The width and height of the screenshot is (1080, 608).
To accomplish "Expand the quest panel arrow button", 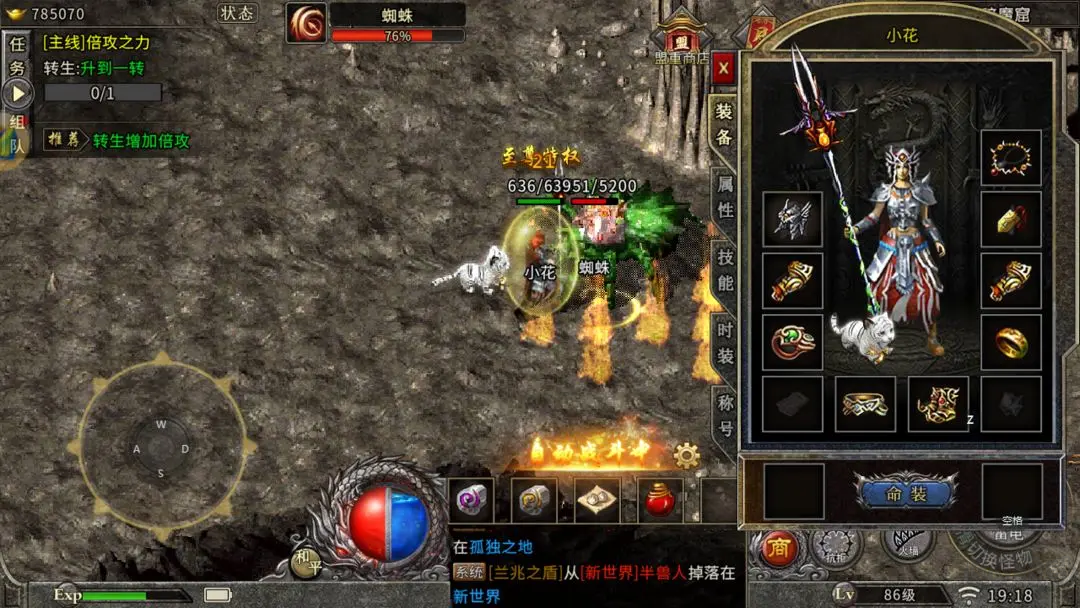I will (18, 94).
